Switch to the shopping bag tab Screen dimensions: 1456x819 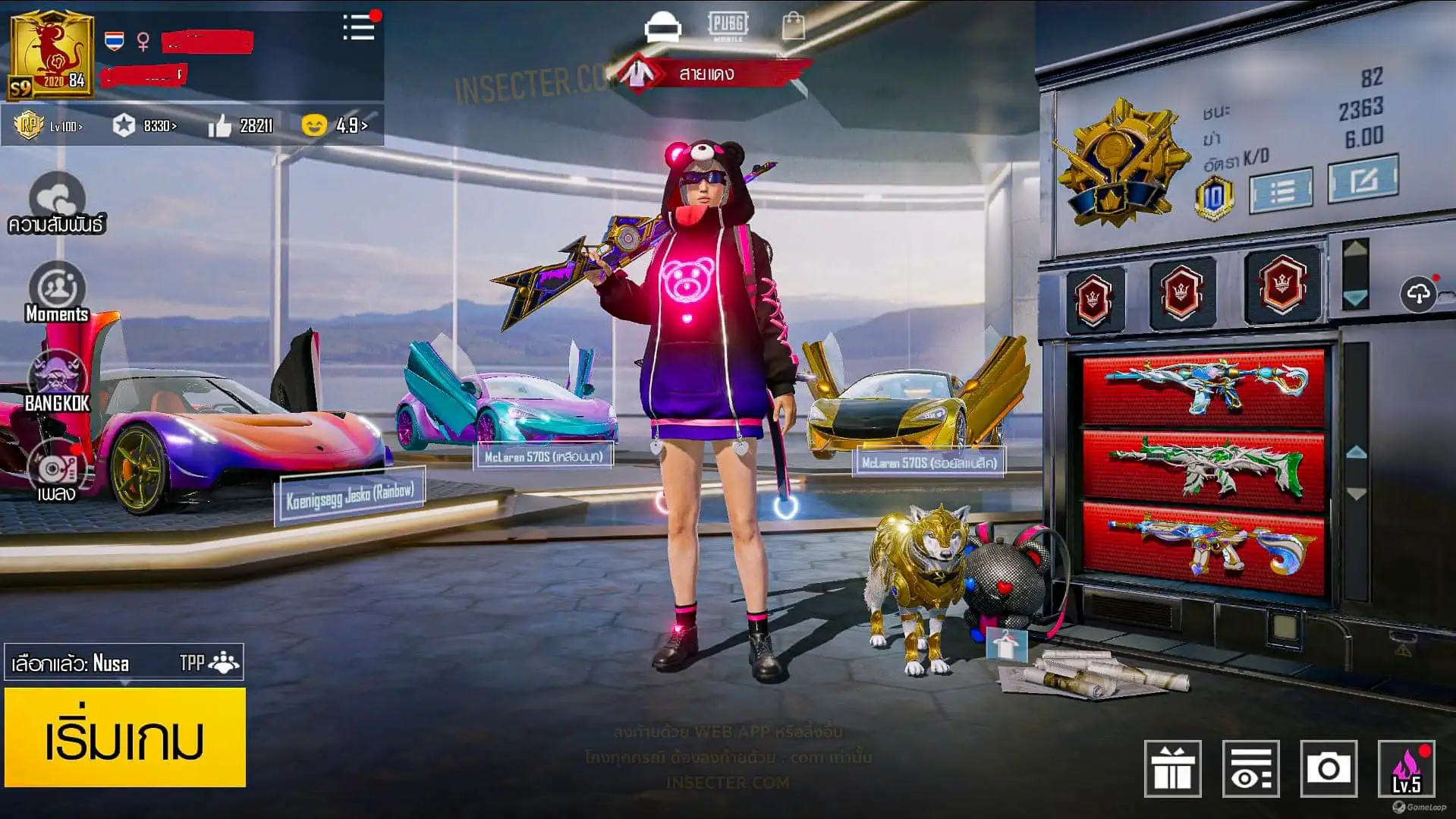[x=793, y=27]
